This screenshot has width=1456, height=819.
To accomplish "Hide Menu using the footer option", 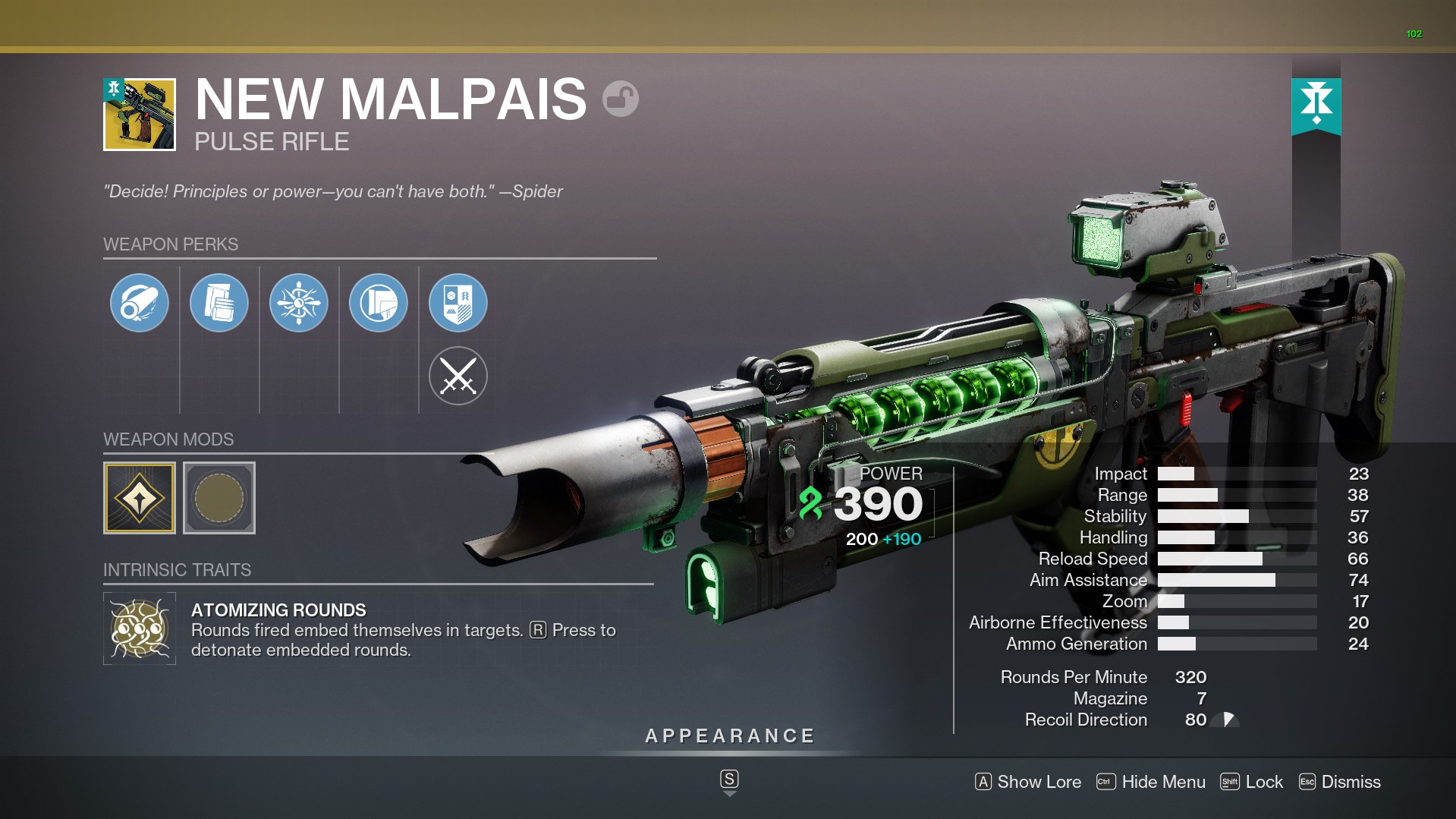I will pyautogui.click(x=1152, y=782).
